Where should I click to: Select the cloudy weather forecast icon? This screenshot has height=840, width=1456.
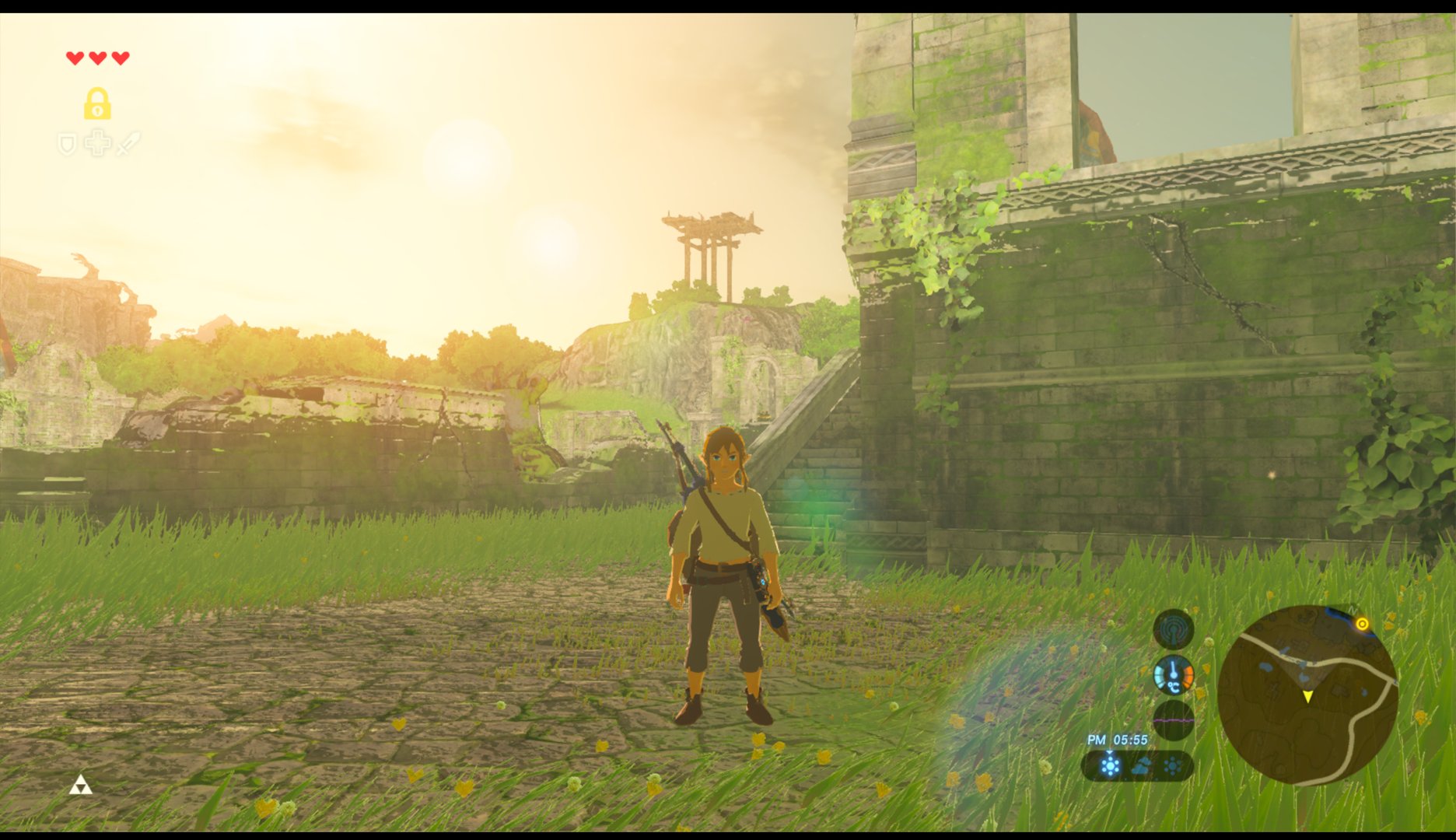pyautogui.click(x=1141, y=767)
